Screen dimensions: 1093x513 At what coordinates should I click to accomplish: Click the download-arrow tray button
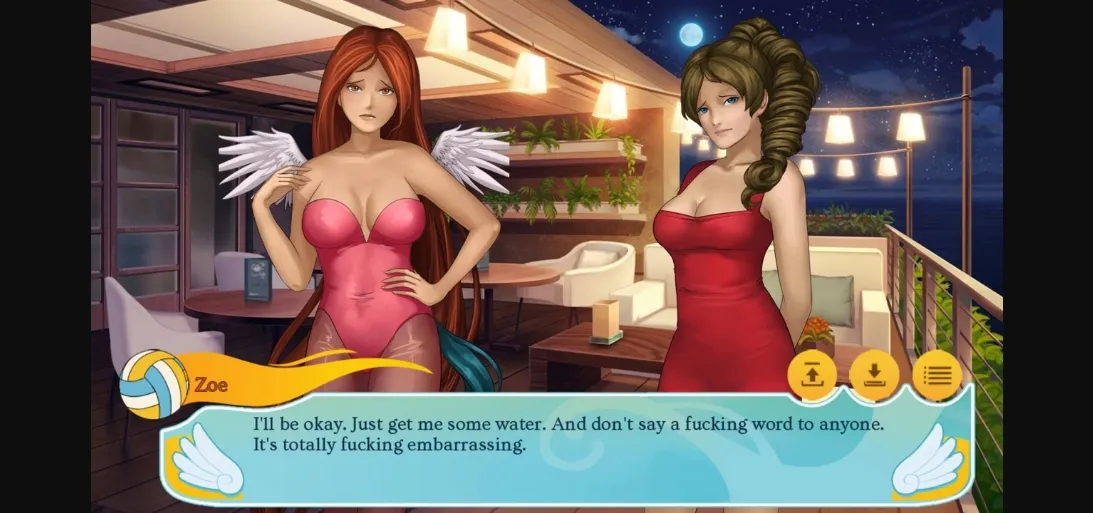point(874,375)
